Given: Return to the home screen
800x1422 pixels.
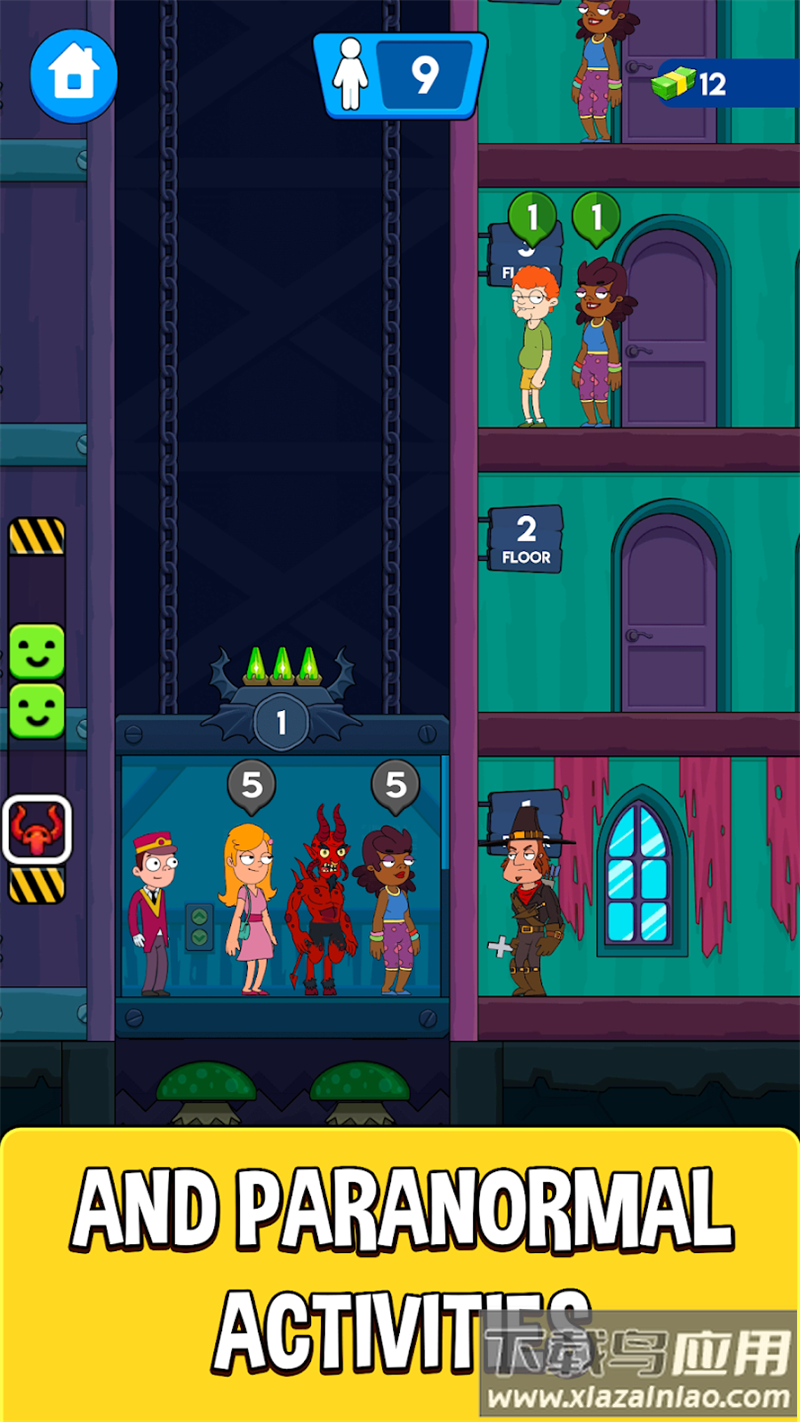Looking at the screenshot, I should point(73,76).
